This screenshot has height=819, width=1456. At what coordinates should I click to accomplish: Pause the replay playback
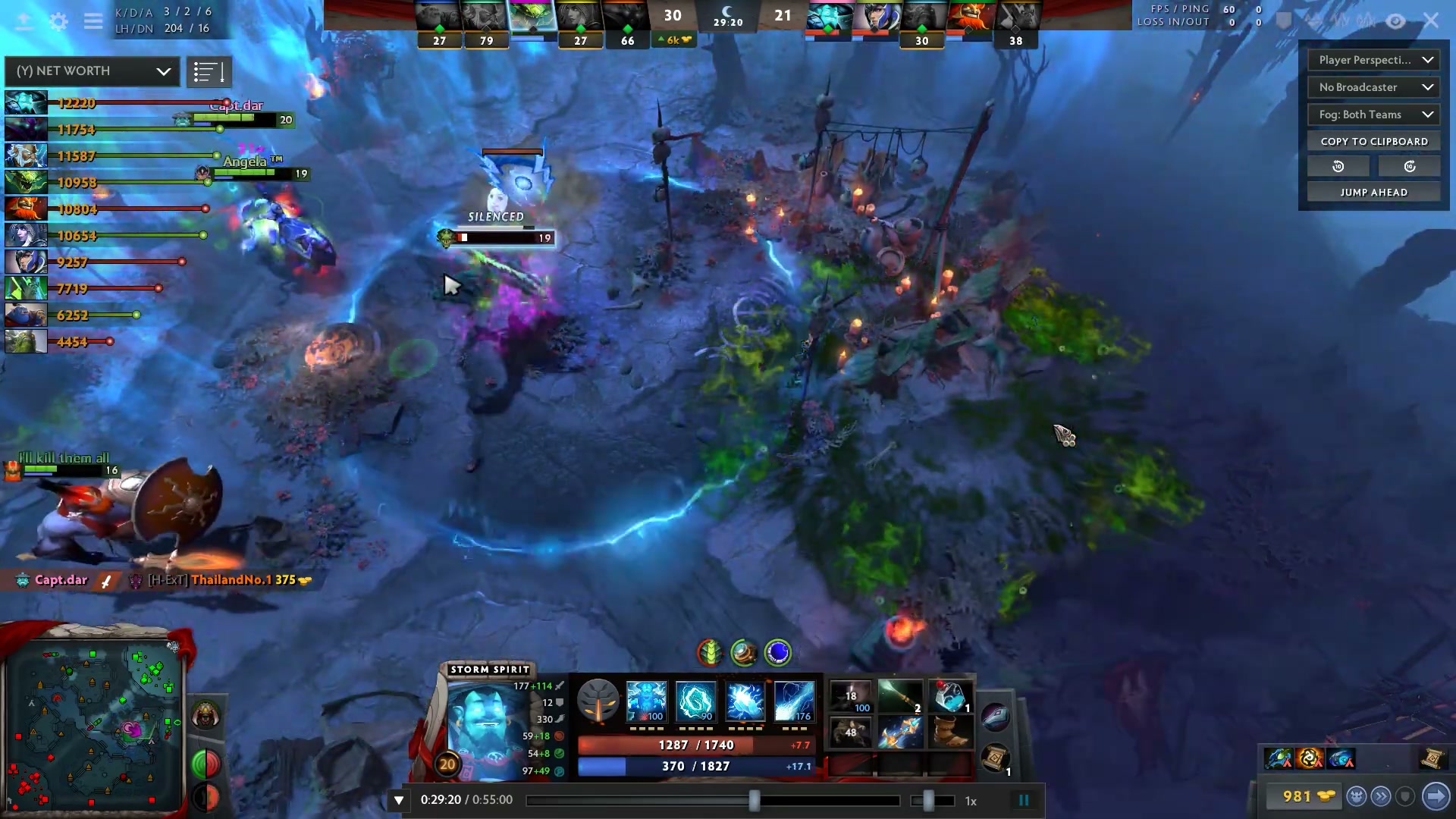pyautogui.click(x=1024, y=799)
